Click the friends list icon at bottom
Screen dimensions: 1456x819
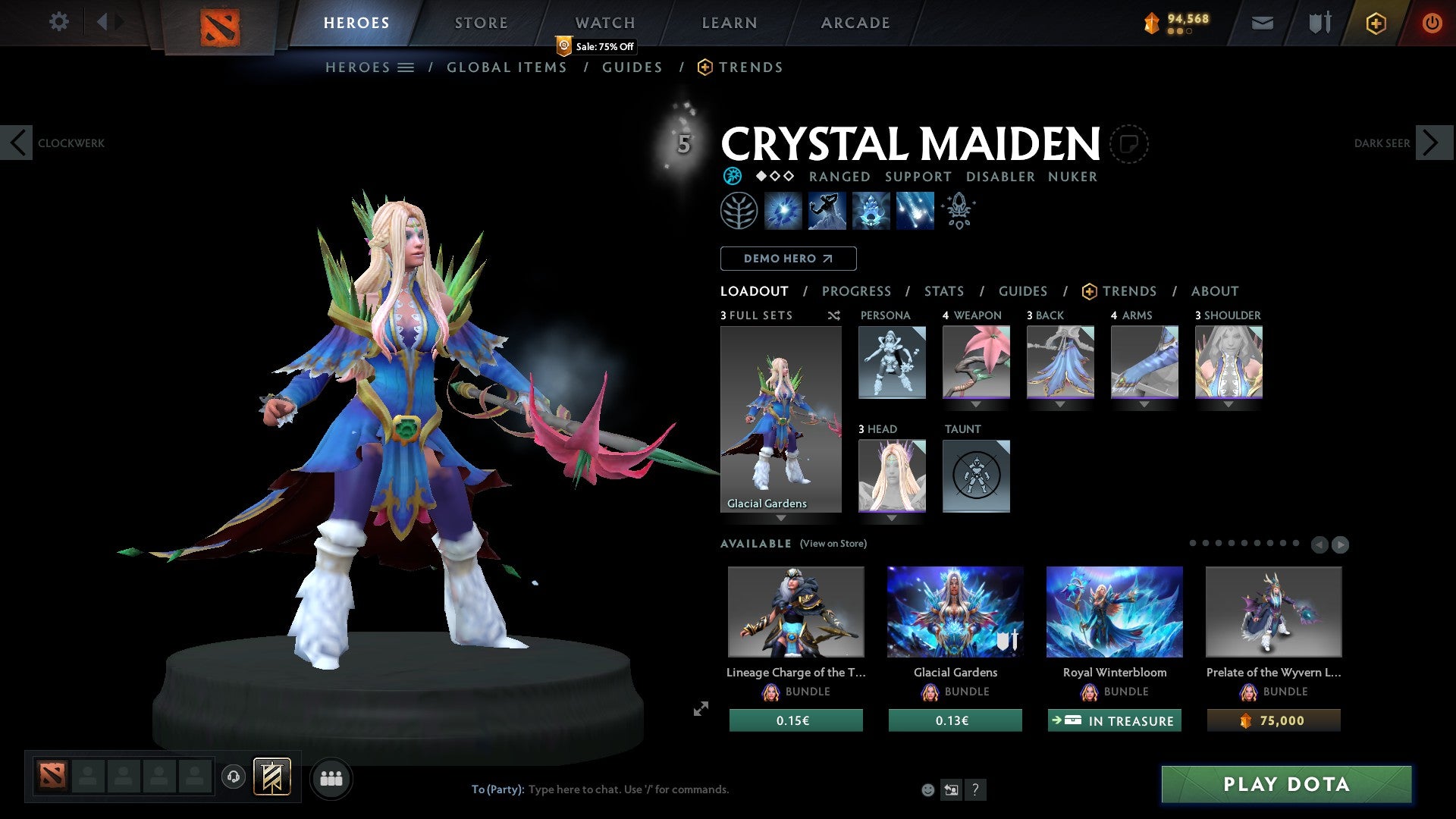pos(331,778)
